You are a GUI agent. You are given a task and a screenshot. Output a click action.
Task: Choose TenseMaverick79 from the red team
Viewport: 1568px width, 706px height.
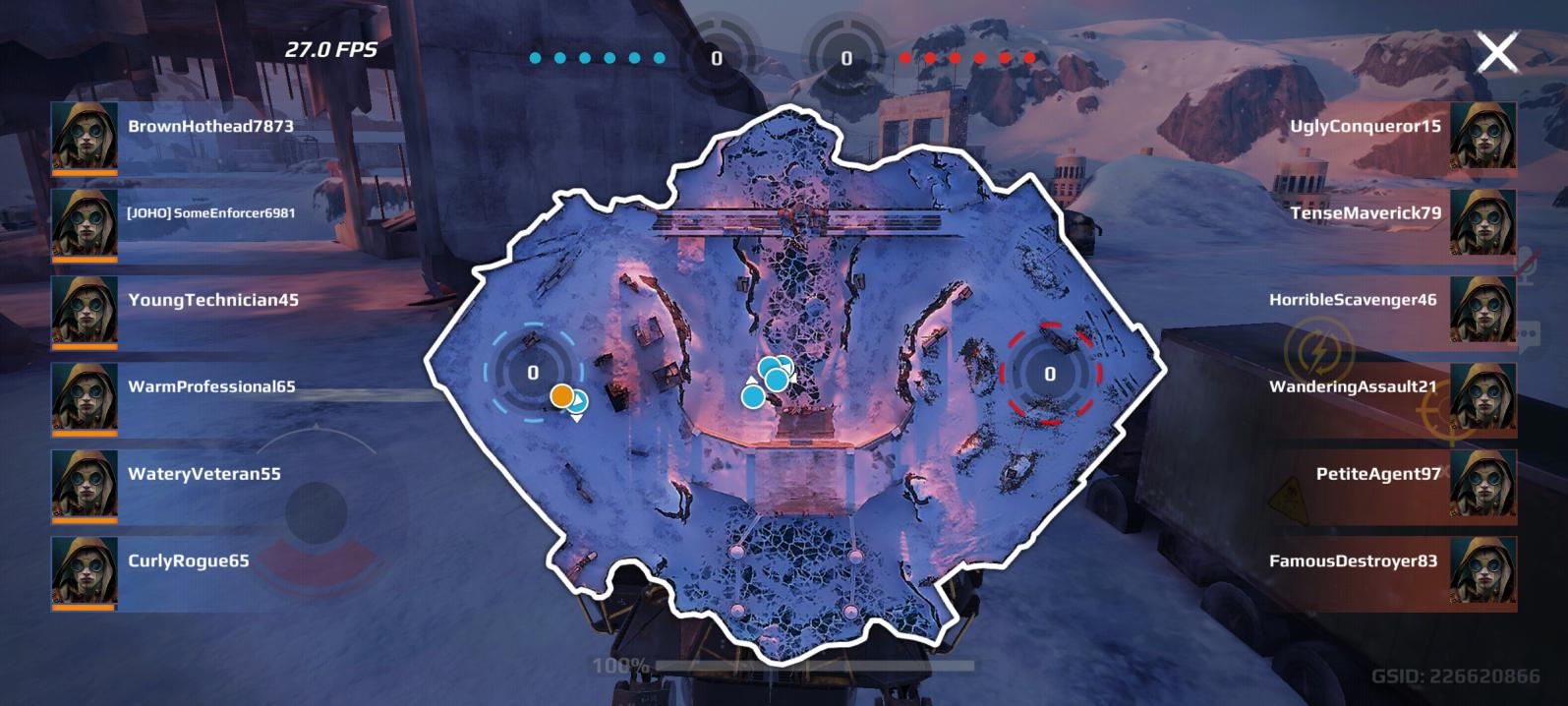click(x=1365, y=213)
